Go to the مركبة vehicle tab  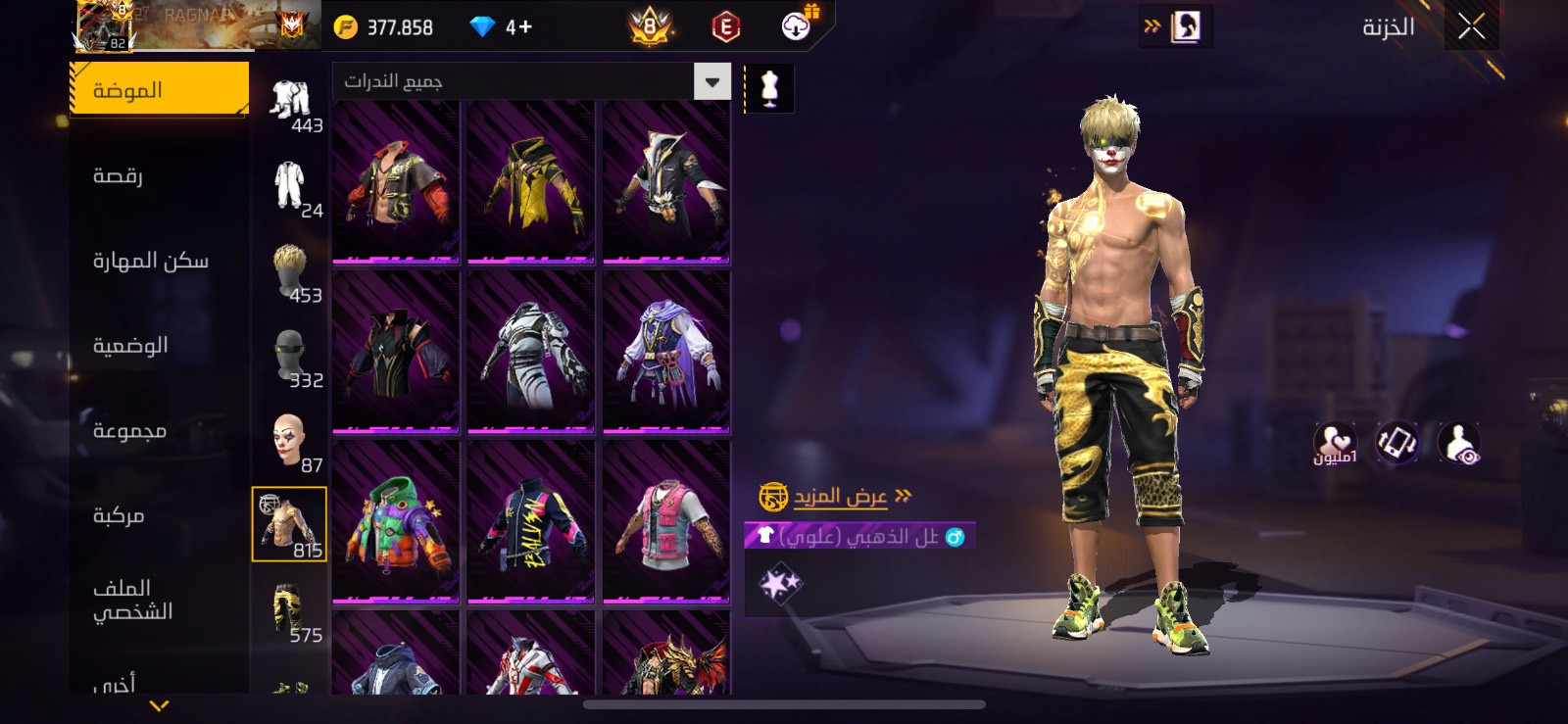coord(119,515)
